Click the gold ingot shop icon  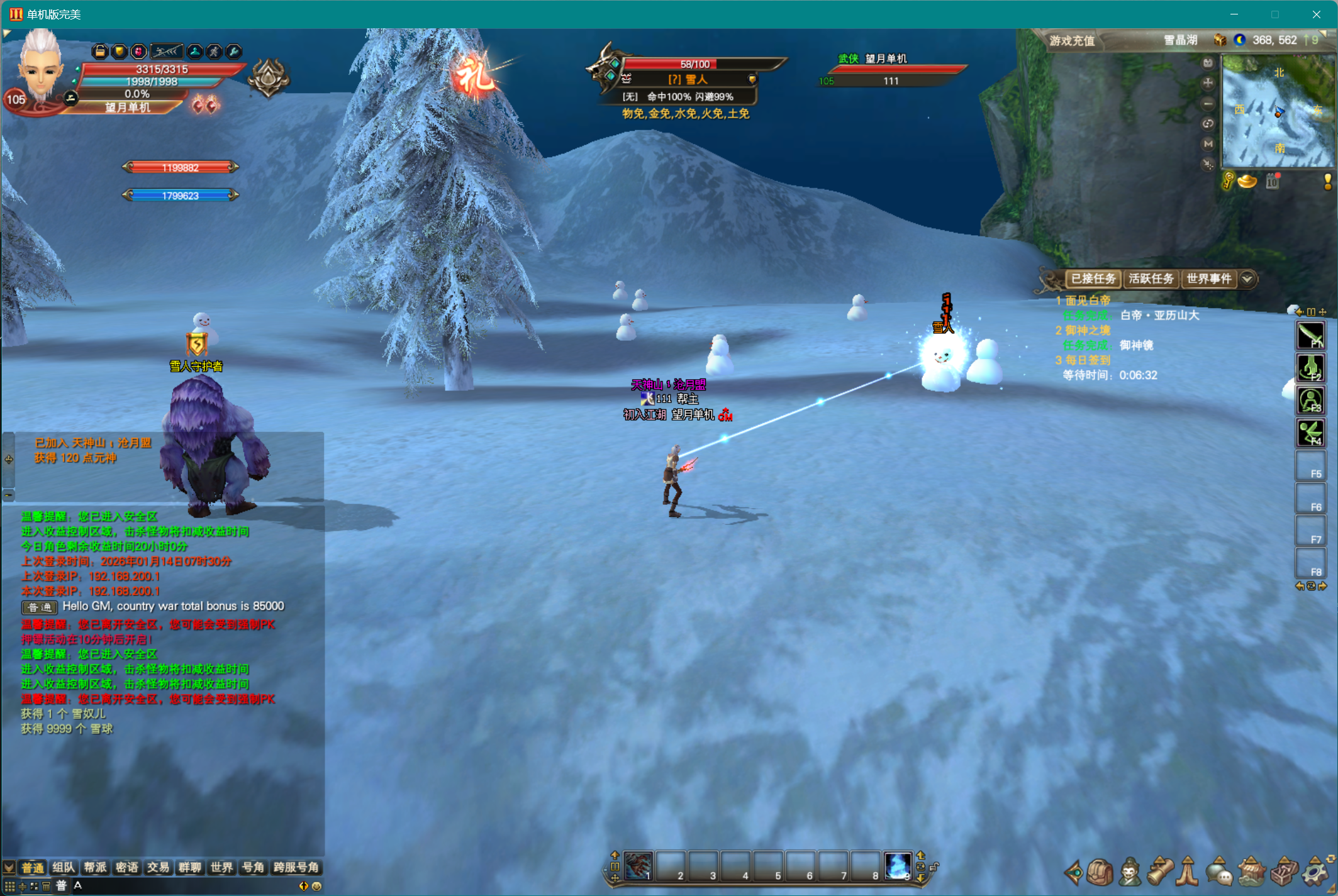(1247, 182)
